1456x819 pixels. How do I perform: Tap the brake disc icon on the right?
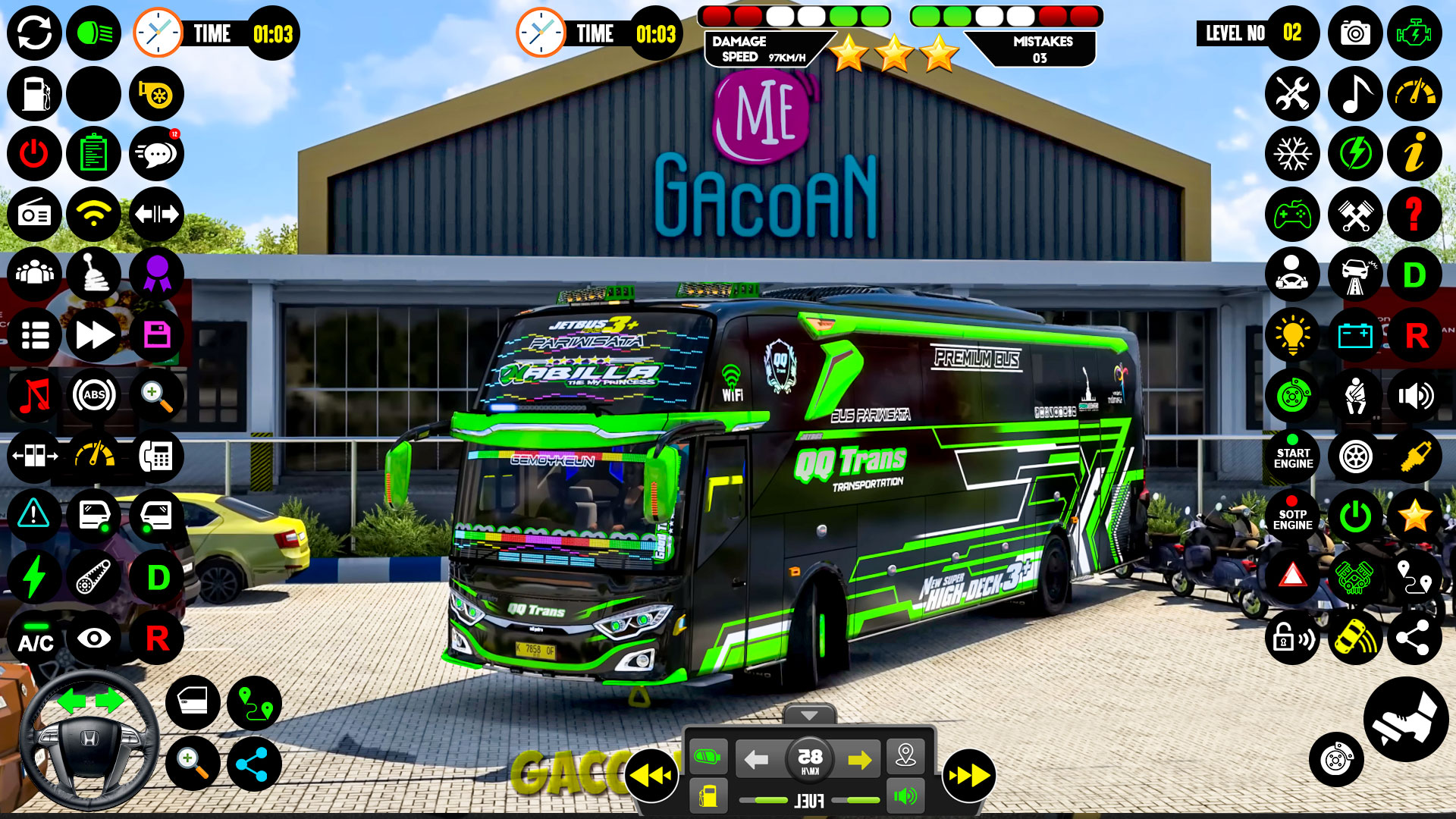(1292, 397)
